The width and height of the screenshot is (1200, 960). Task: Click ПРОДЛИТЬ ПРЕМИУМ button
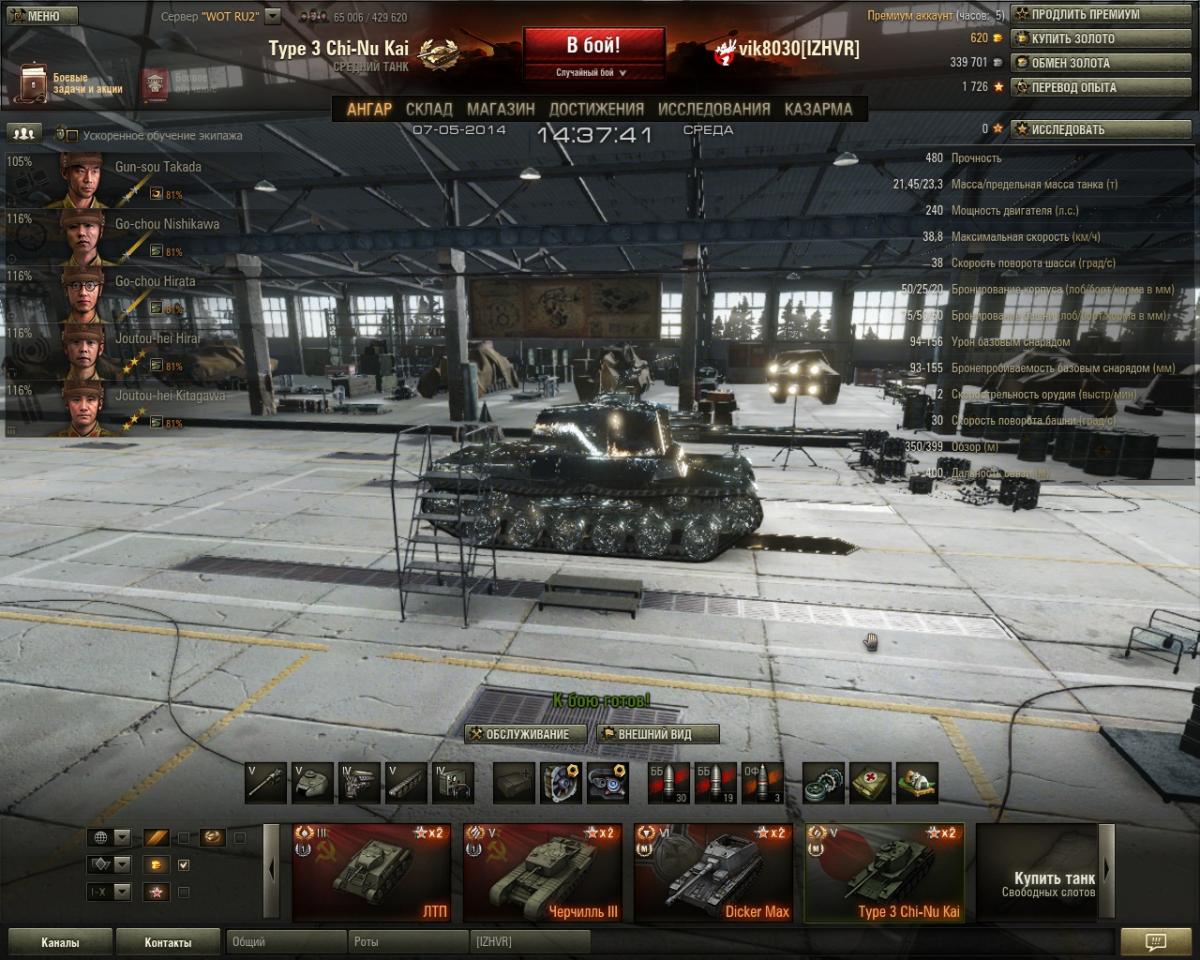[x=1087, y=15]
